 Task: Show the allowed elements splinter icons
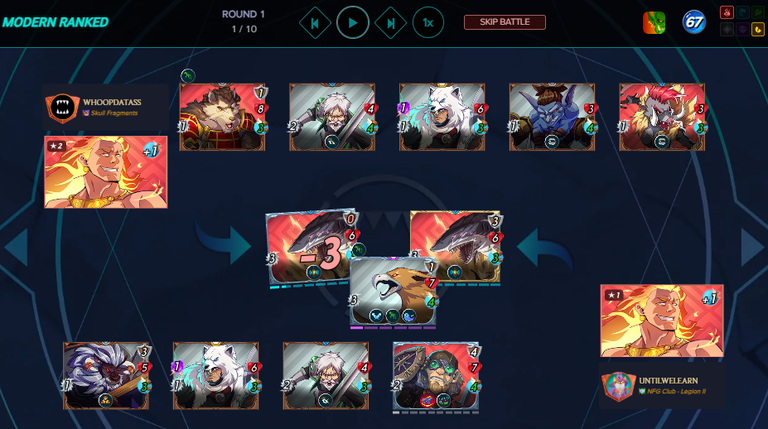click(741, 21)
